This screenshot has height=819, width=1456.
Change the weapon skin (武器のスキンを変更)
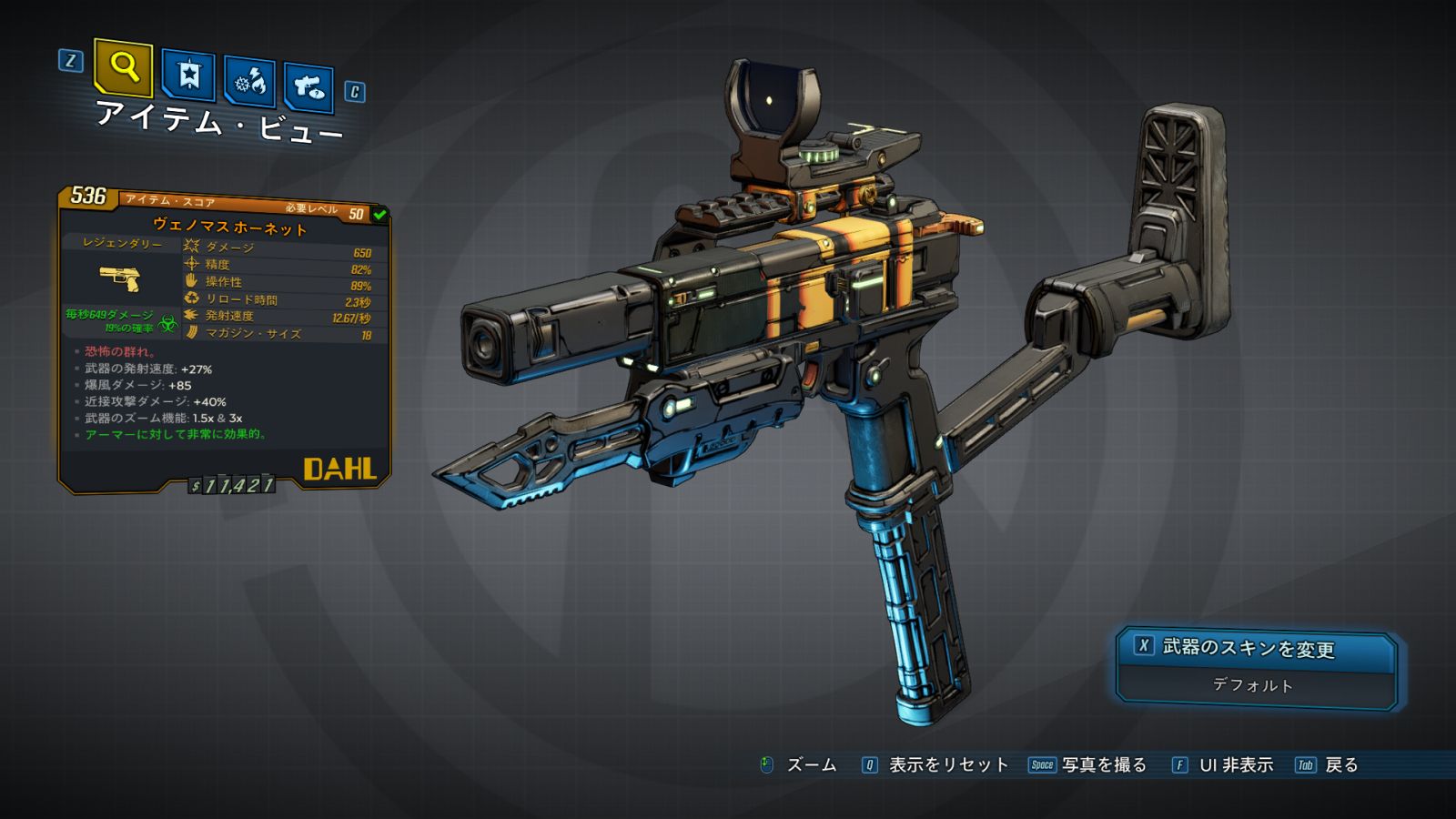point(1256,649)
